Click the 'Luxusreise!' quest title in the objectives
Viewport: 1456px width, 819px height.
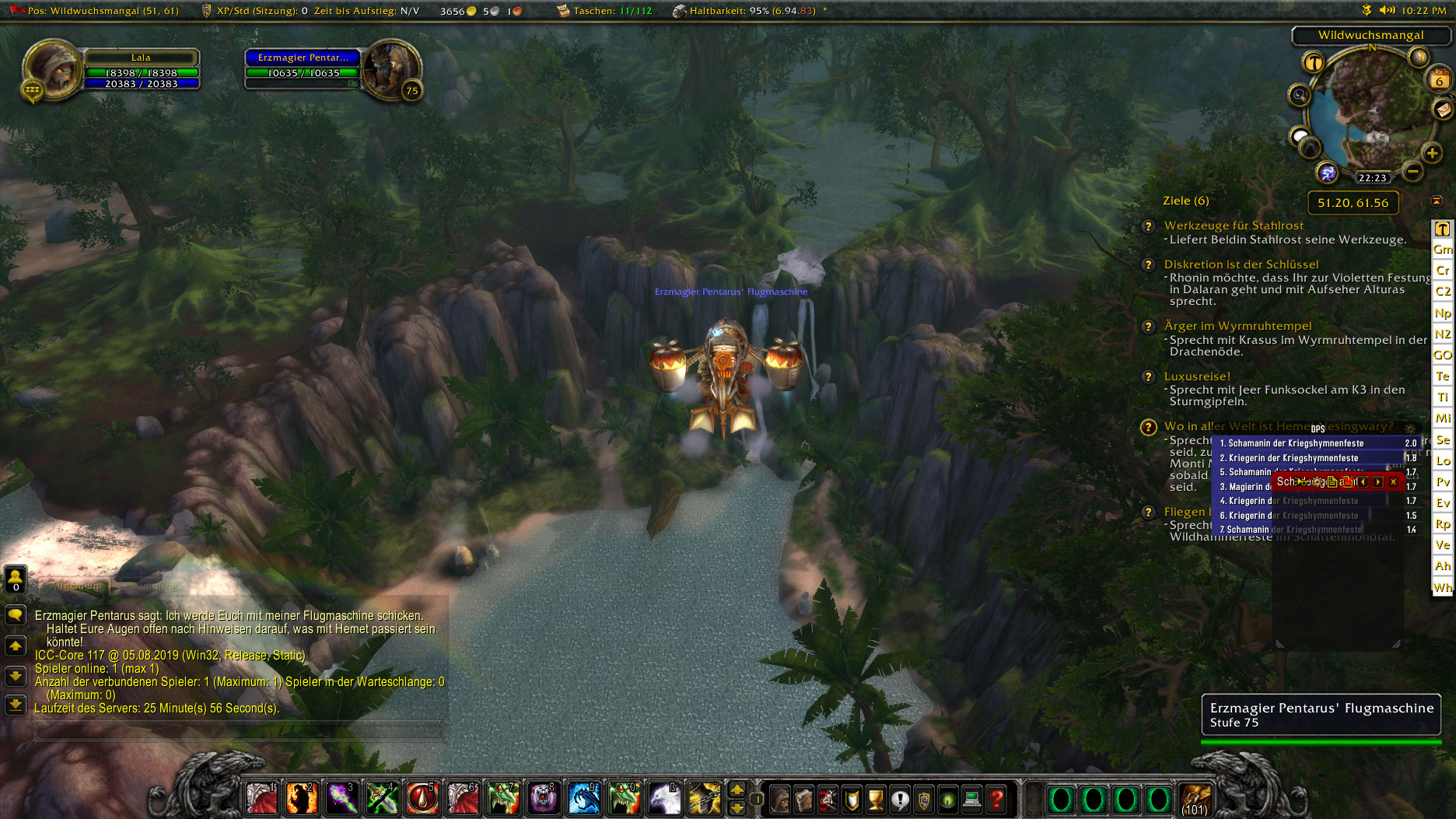click(1196, 376)
